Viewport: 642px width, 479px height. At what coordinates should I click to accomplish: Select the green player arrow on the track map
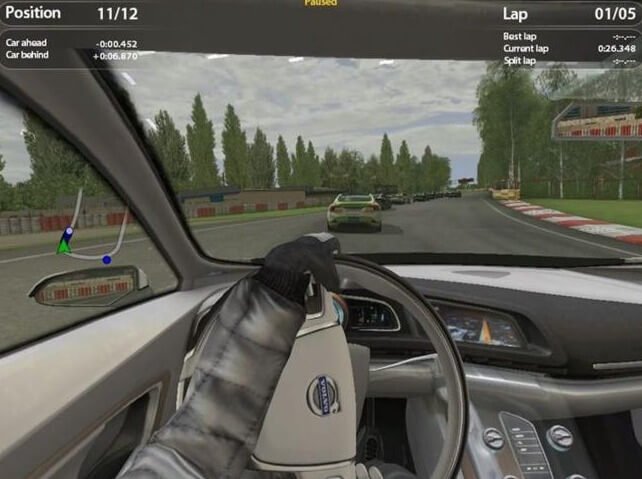(x=63, y=246)
